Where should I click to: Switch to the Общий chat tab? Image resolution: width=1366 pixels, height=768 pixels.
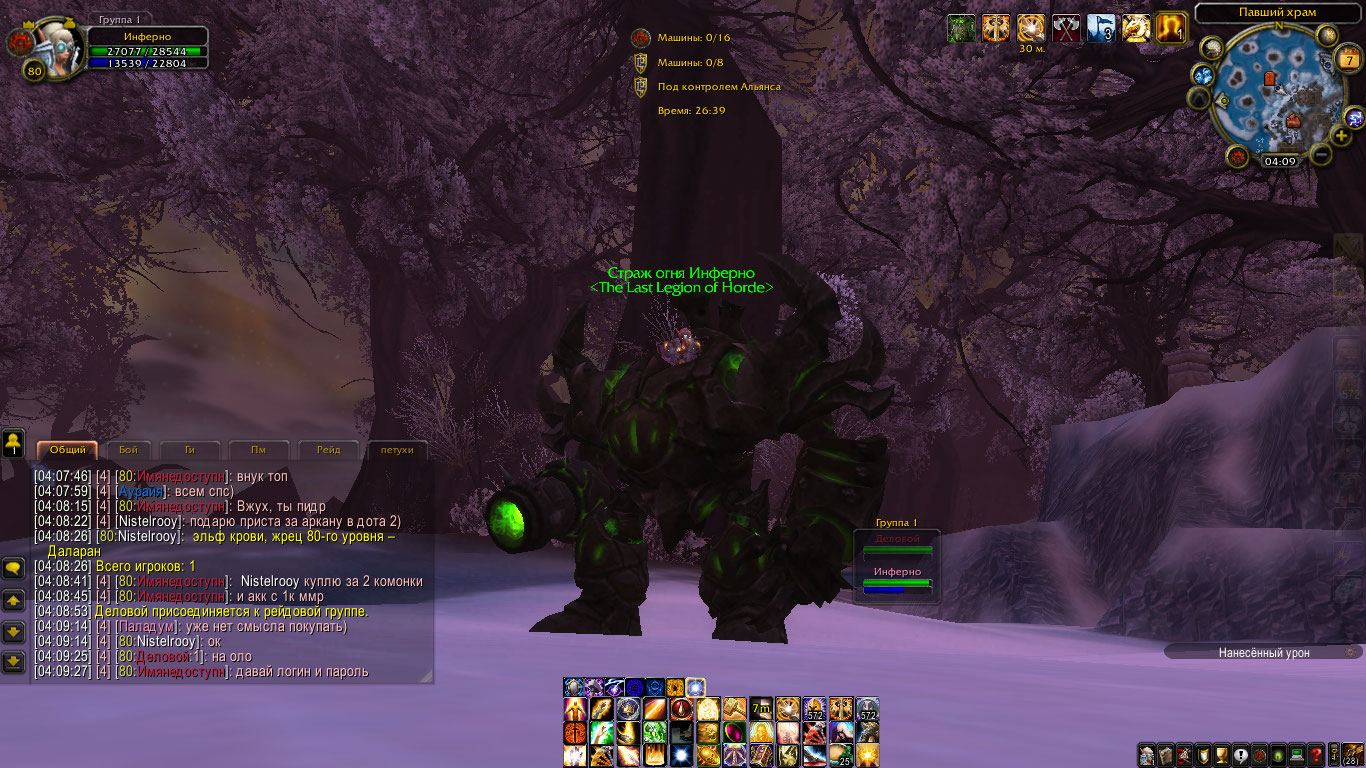point(67,450)
